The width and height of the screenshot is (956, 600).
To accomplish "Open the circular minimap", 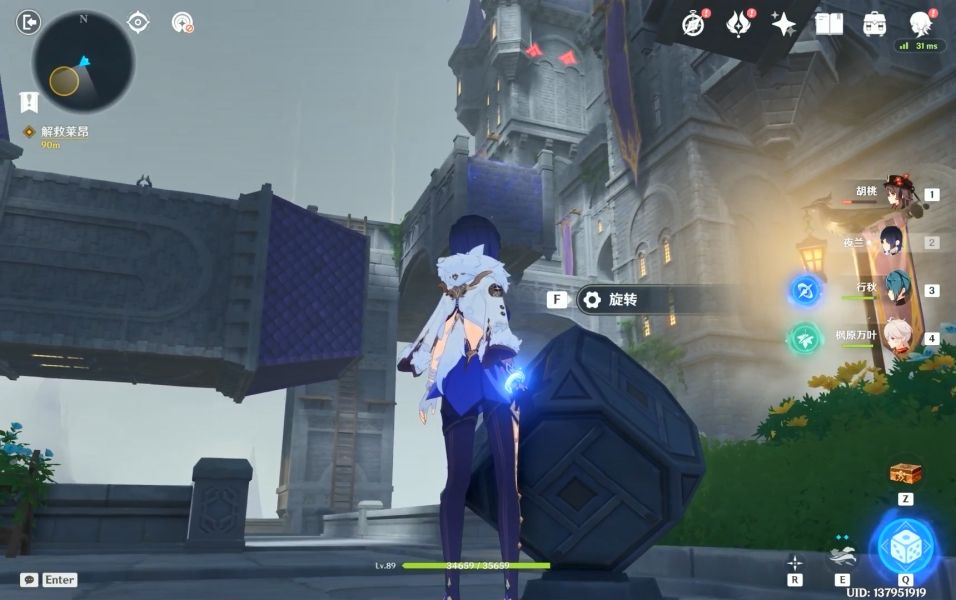I will click(x=83, y=61).
